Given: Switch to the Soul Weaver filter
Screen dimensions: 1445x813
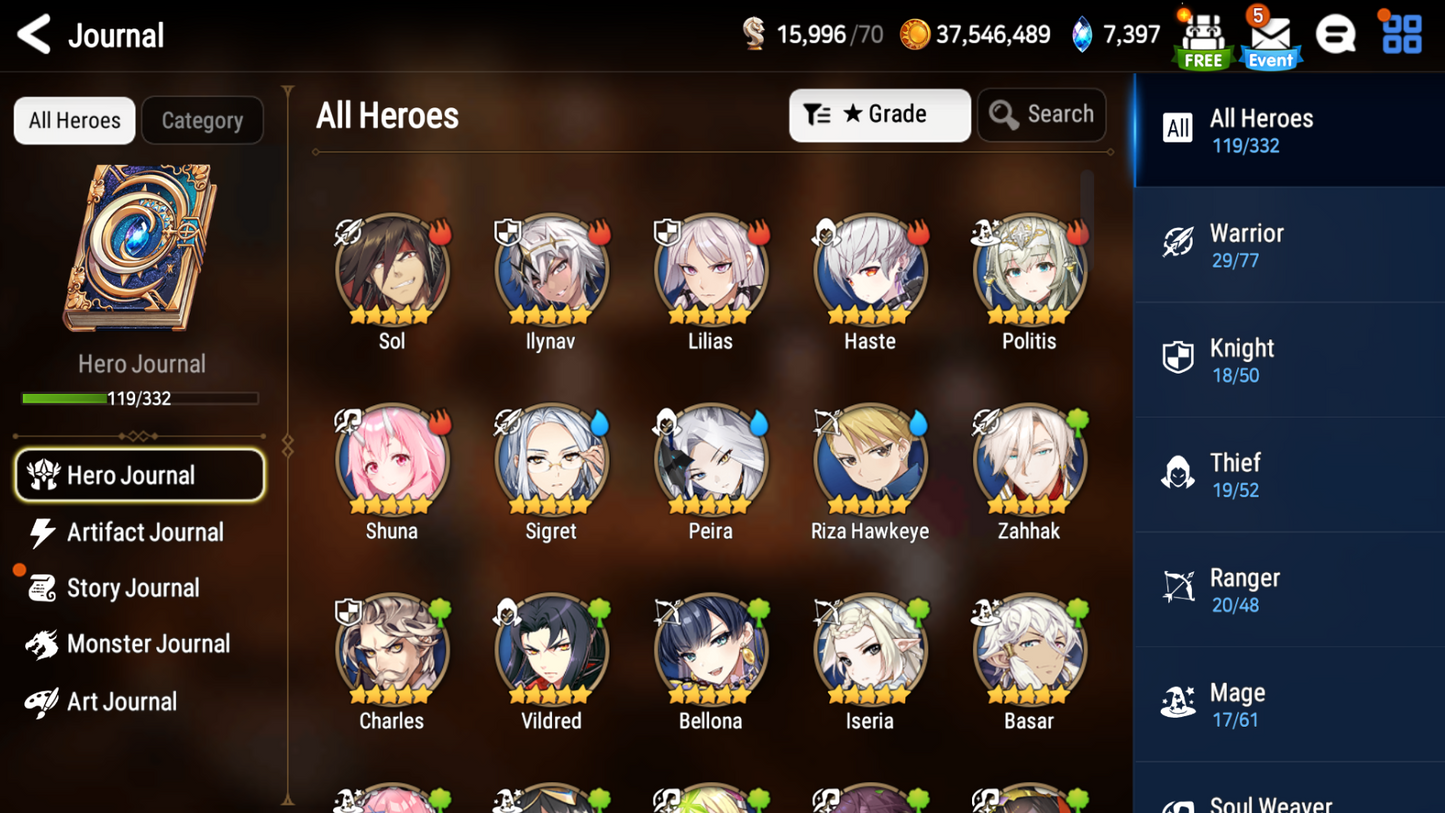Looking at the screenshot, I should pyautogui.click(x=1179, y=800).
